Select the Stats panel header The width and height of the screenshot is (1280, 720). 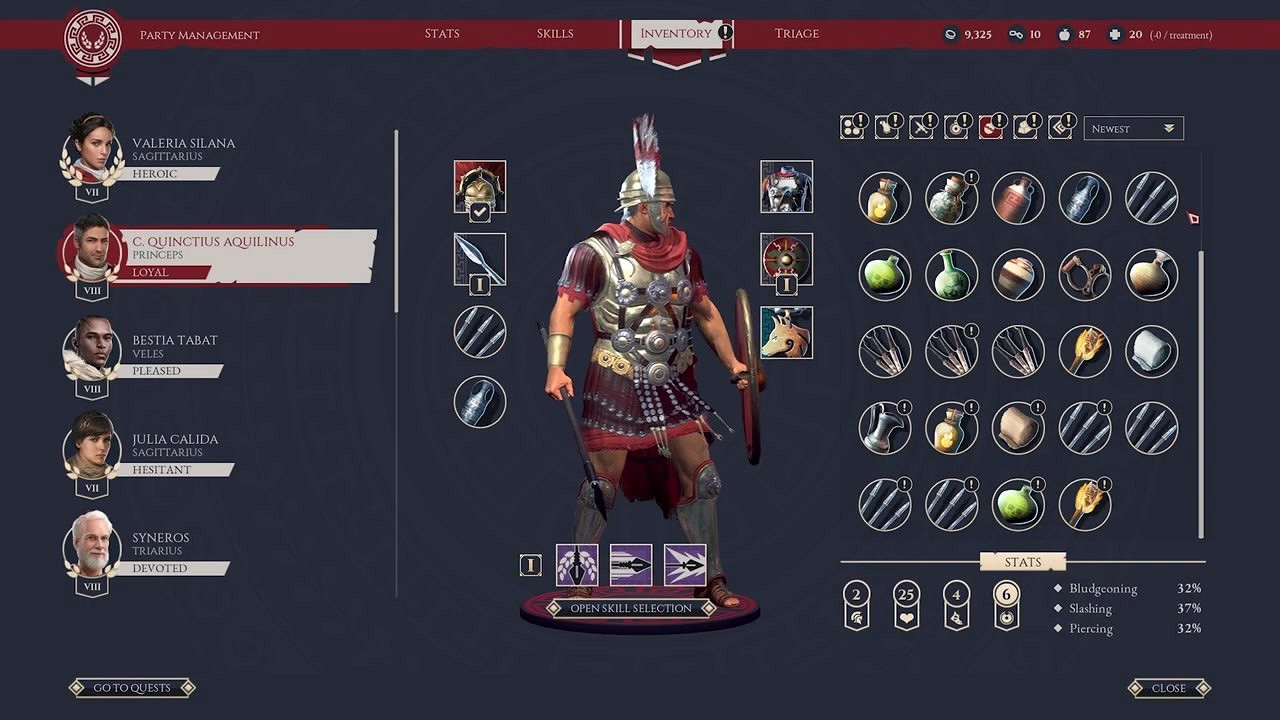tap(1023, 562)
